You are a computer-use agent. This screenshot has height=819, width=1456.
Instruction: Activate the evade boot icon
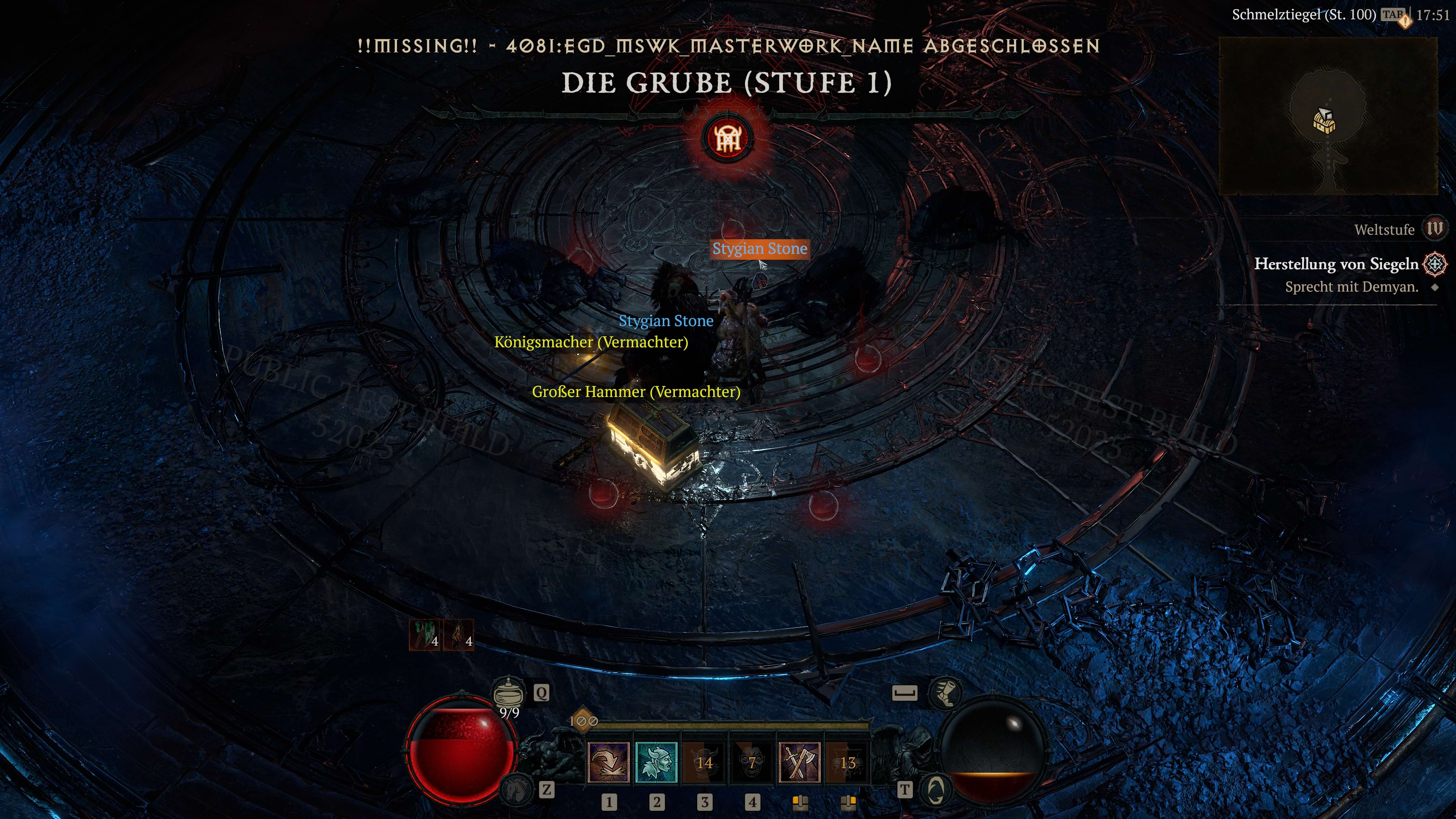945,692
